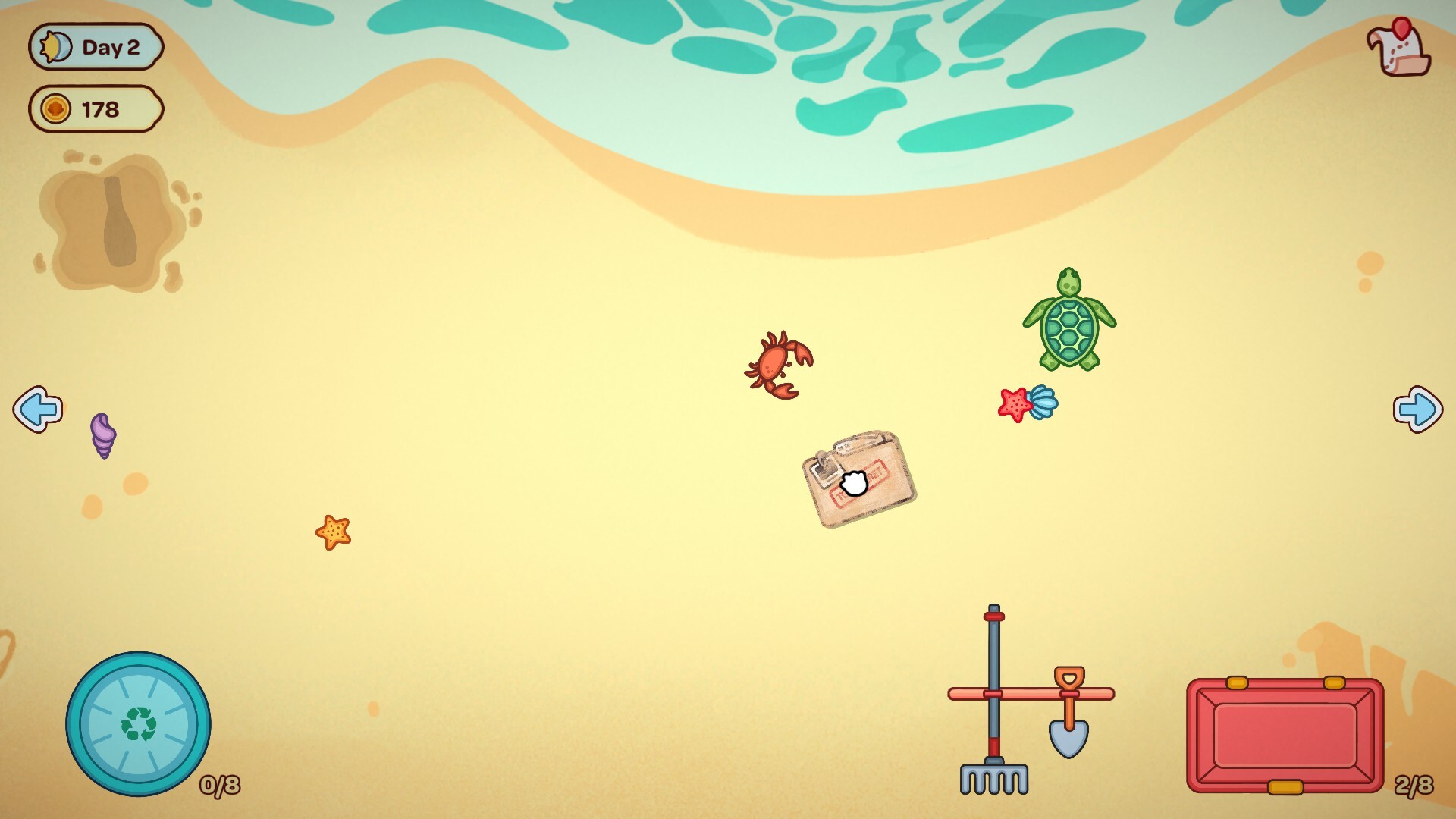Collect the orange starfish on the sand
This screenshot has height=819, width=1456.
333,533
